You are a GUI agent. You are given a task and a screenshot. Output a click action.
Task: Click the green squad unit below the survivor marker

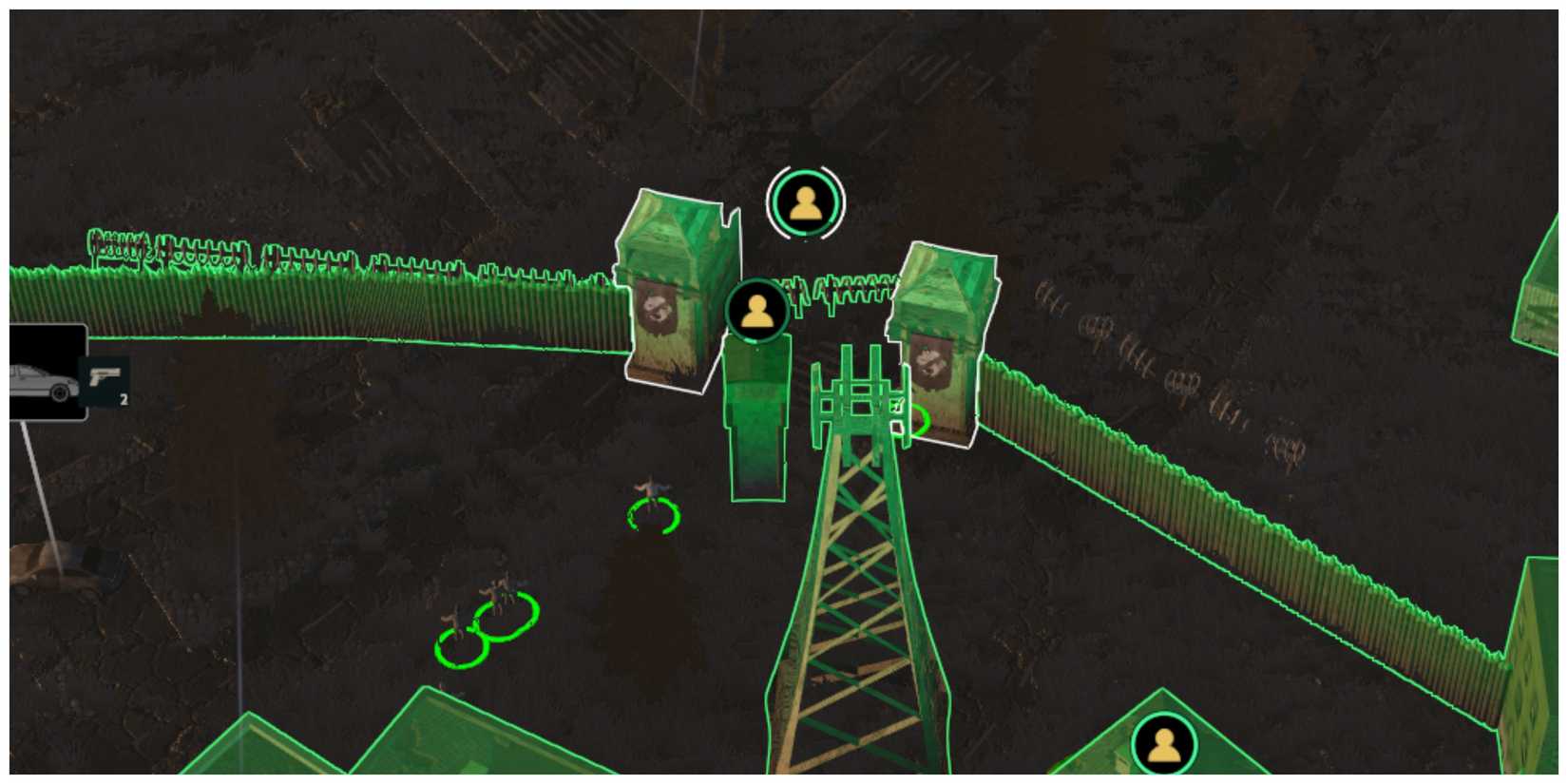coord(755,418)
